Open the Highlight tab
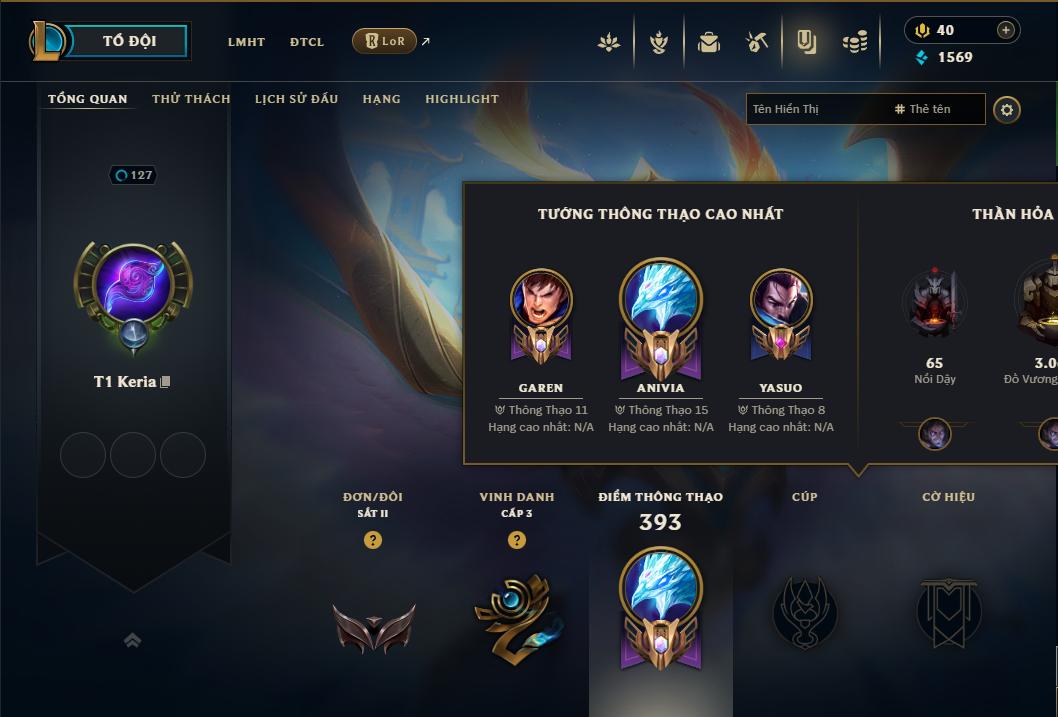 pos(461,99)
